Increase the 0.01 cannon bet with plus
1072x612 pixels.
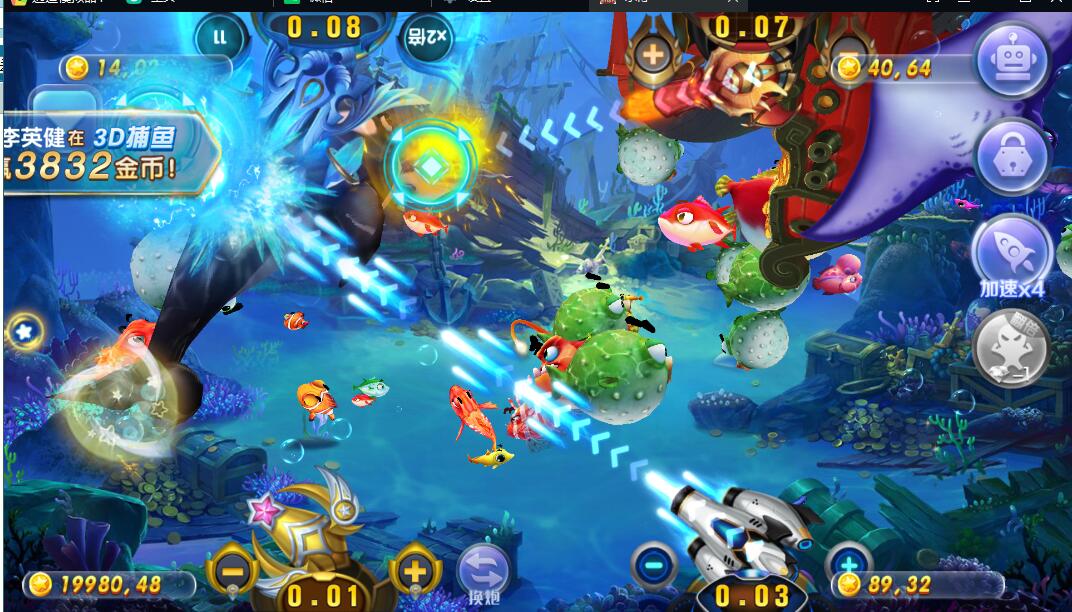416,573
